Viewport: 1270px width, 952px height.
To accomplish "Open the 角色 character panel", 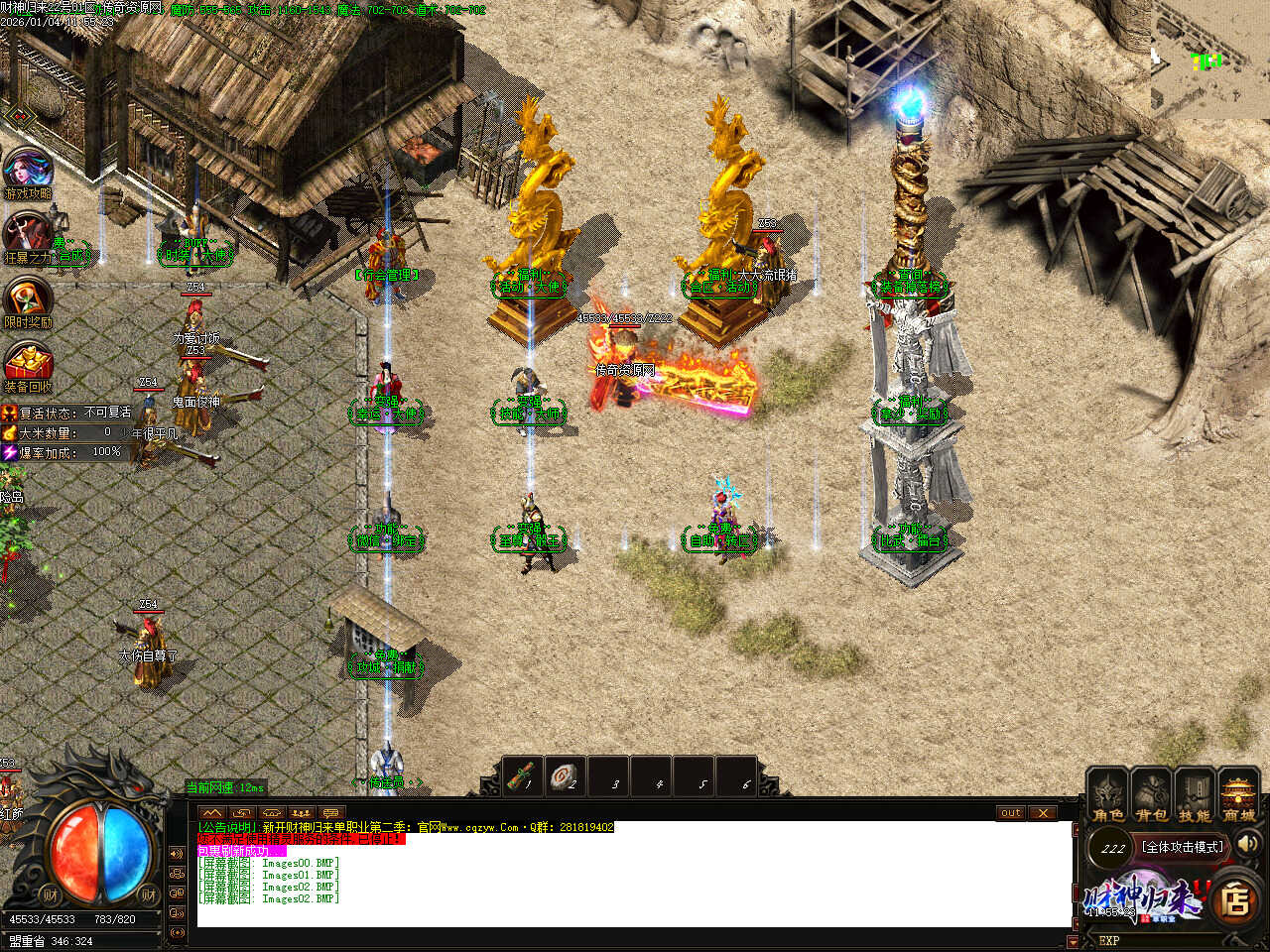I will [1107, 795].
